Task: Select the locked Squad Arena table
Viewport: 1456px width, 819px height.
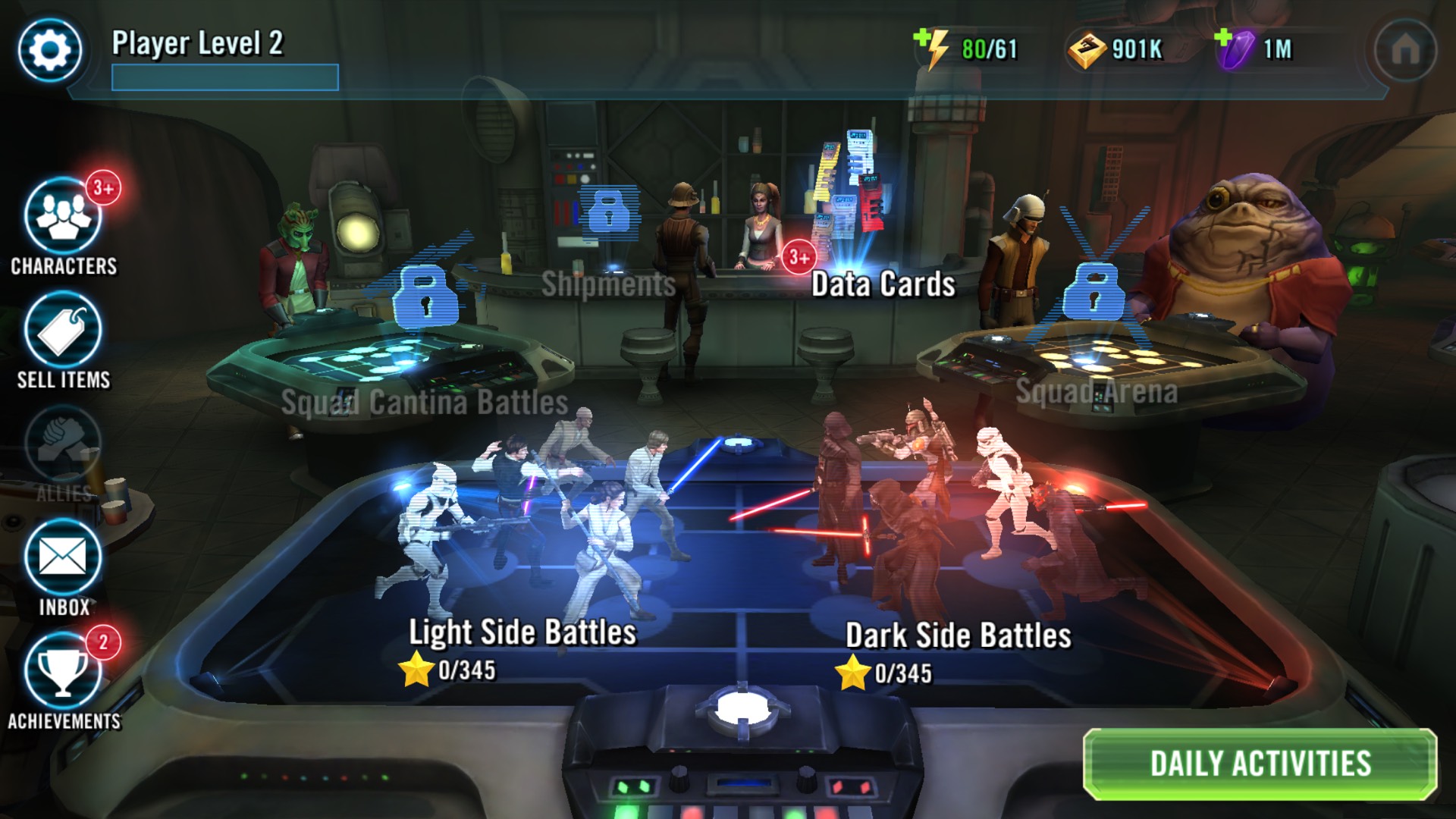Action: [1096, 391]
